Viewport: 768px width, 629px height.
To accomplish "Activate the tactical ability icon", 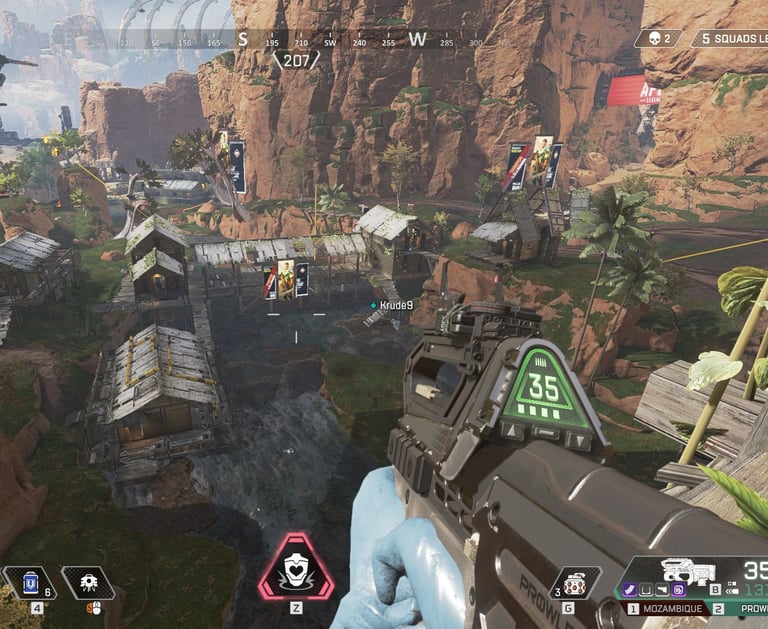I will (x=88, y=582).
